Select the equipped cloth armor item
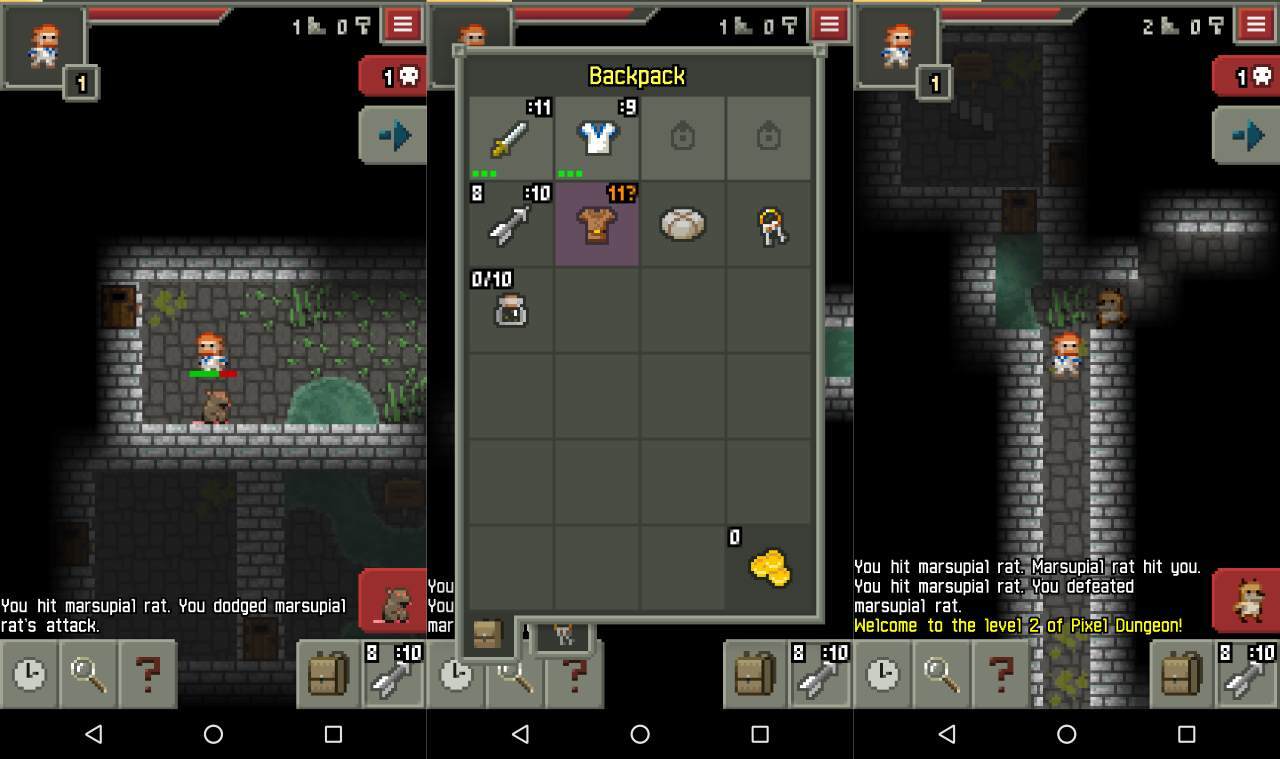 (597, 137)
